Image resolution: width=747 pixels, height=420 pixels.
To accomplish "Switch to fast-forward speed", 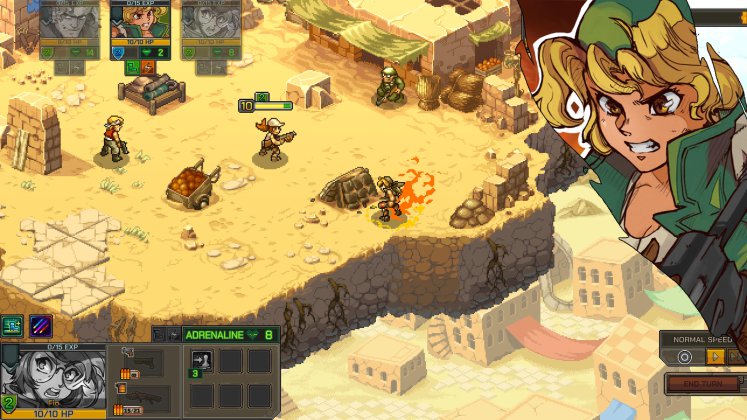I will (737, 356).
